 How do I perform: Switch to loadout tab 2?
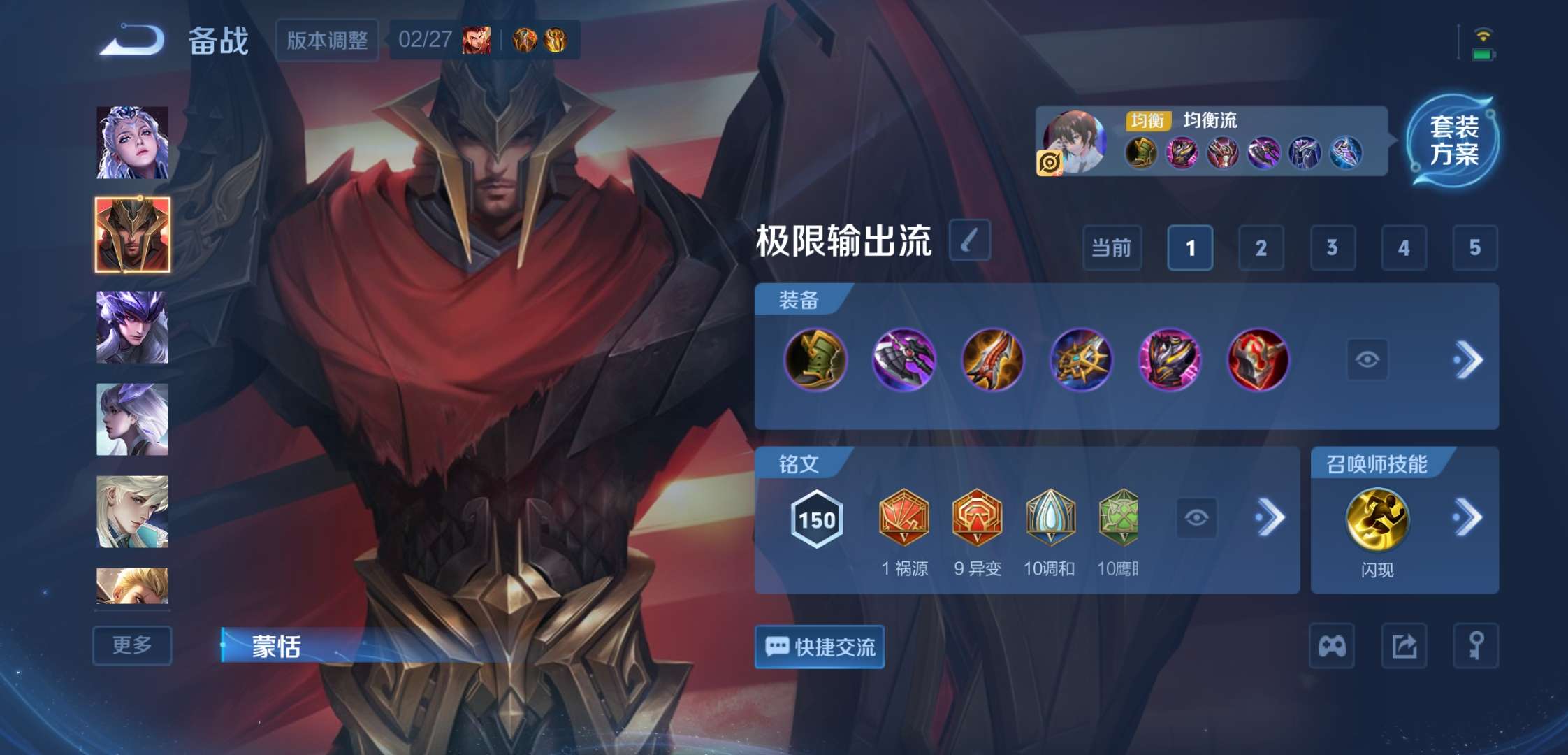1261,248
